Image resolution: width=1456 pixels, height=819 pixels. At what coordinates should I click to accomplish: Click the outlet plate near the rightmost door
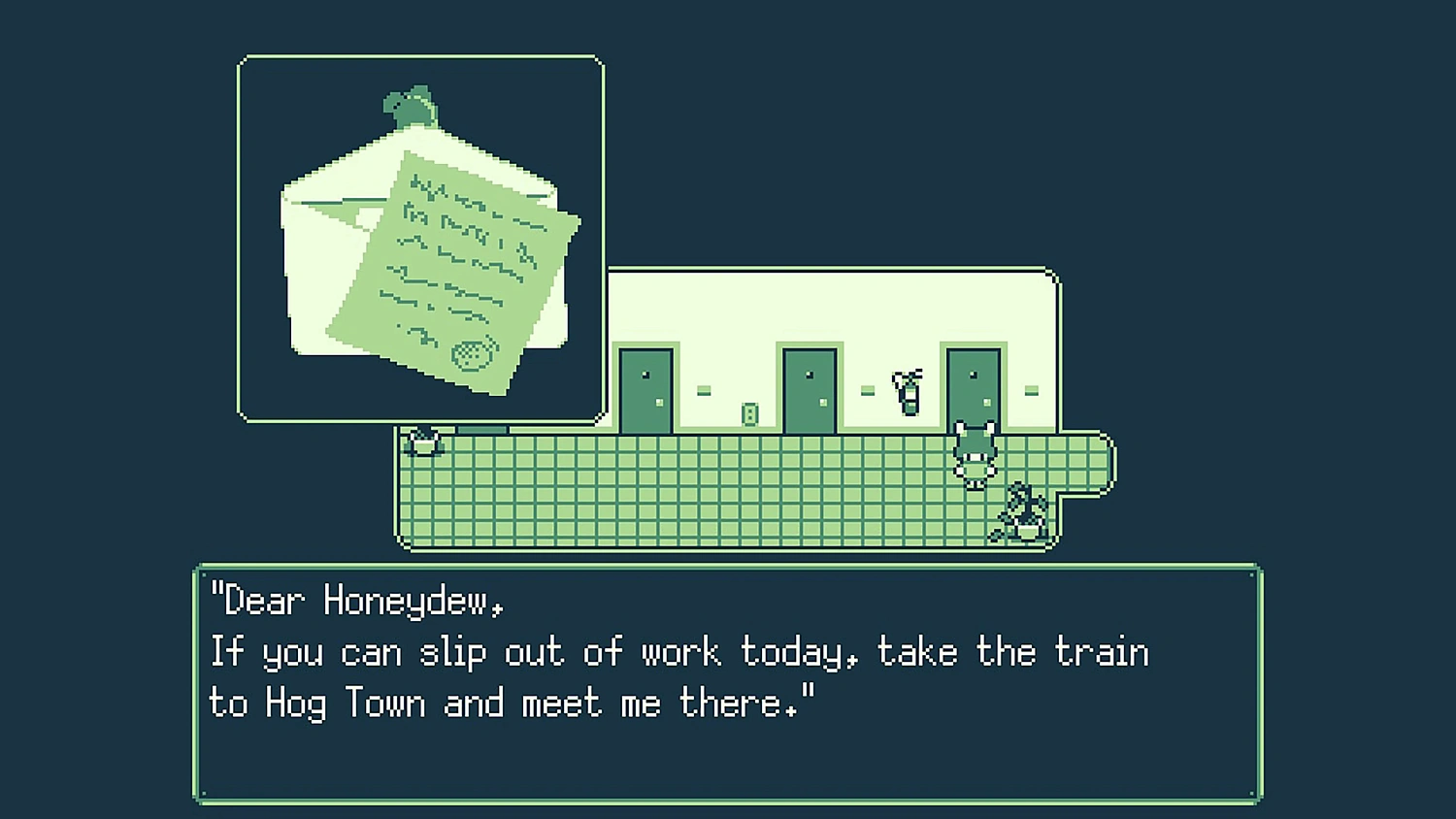click(1031, 389)
